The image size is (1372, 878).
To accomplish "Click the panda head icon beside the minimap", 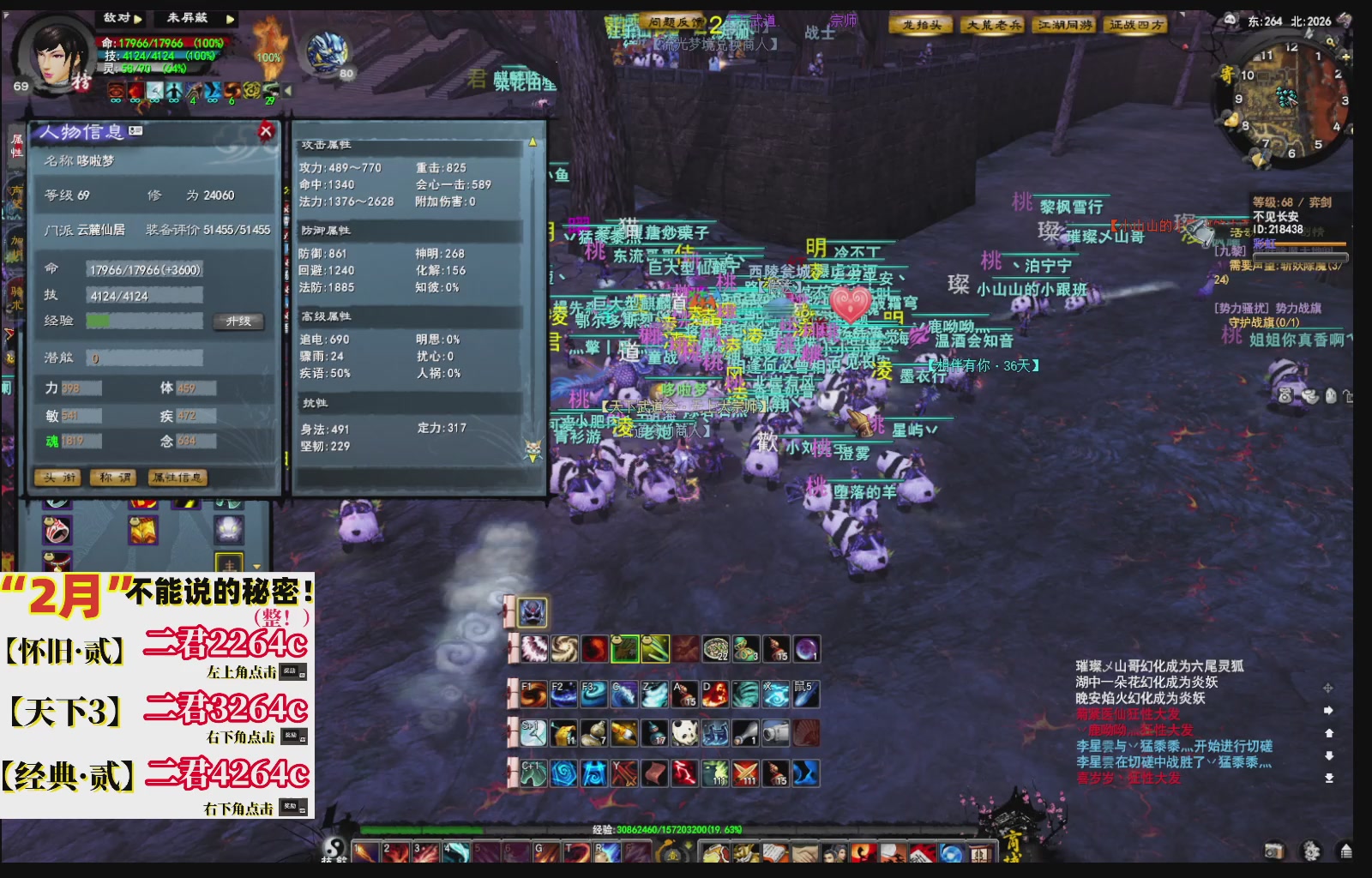I will click(1230, 18).
